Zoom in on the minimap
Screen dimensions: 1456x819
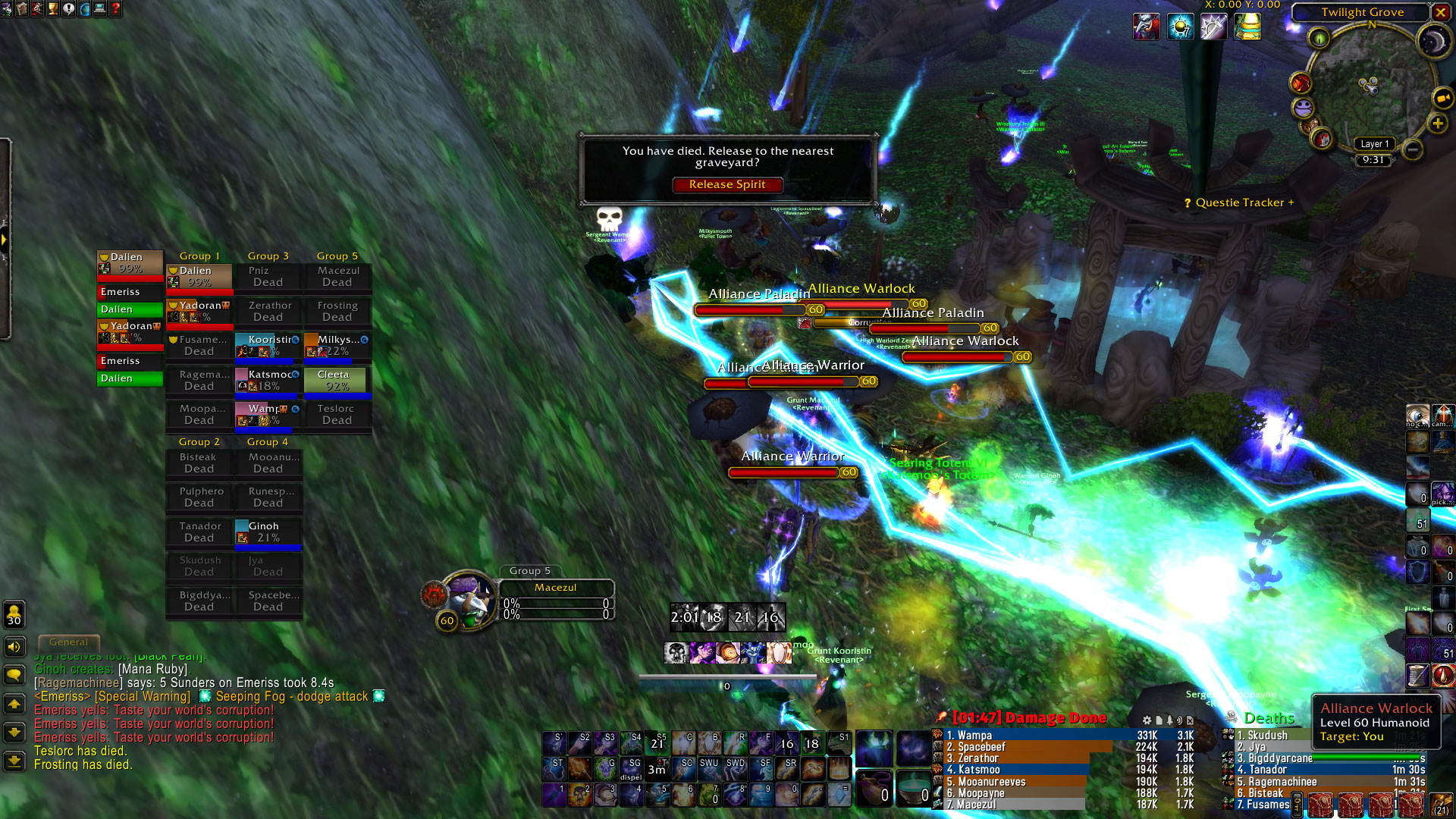[x=1438, y=124]
